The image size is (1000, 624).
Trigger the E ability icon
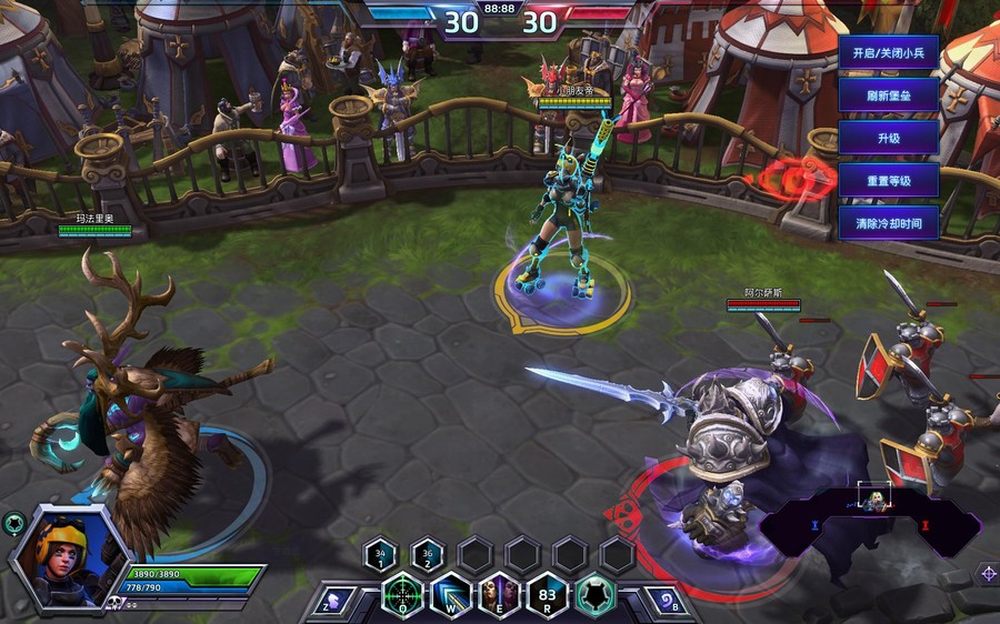(499, 596)
